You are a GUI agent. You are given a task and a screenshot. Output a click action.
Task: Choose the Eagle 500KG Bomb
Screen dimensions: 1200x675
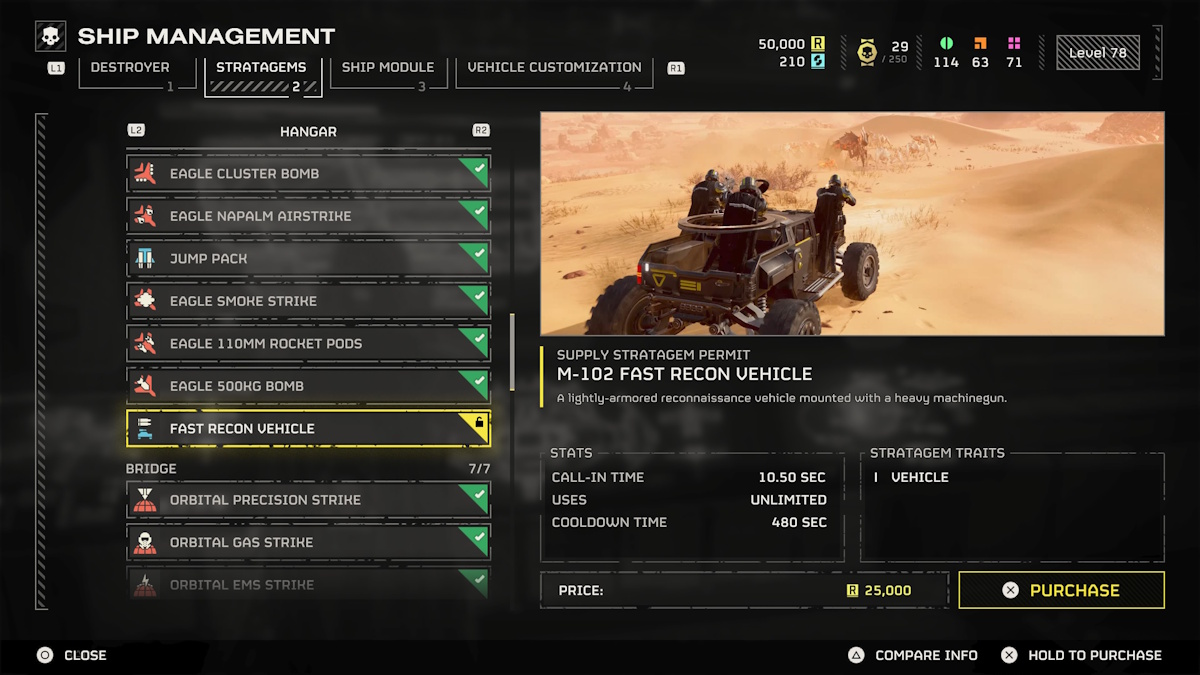(308, 386)
